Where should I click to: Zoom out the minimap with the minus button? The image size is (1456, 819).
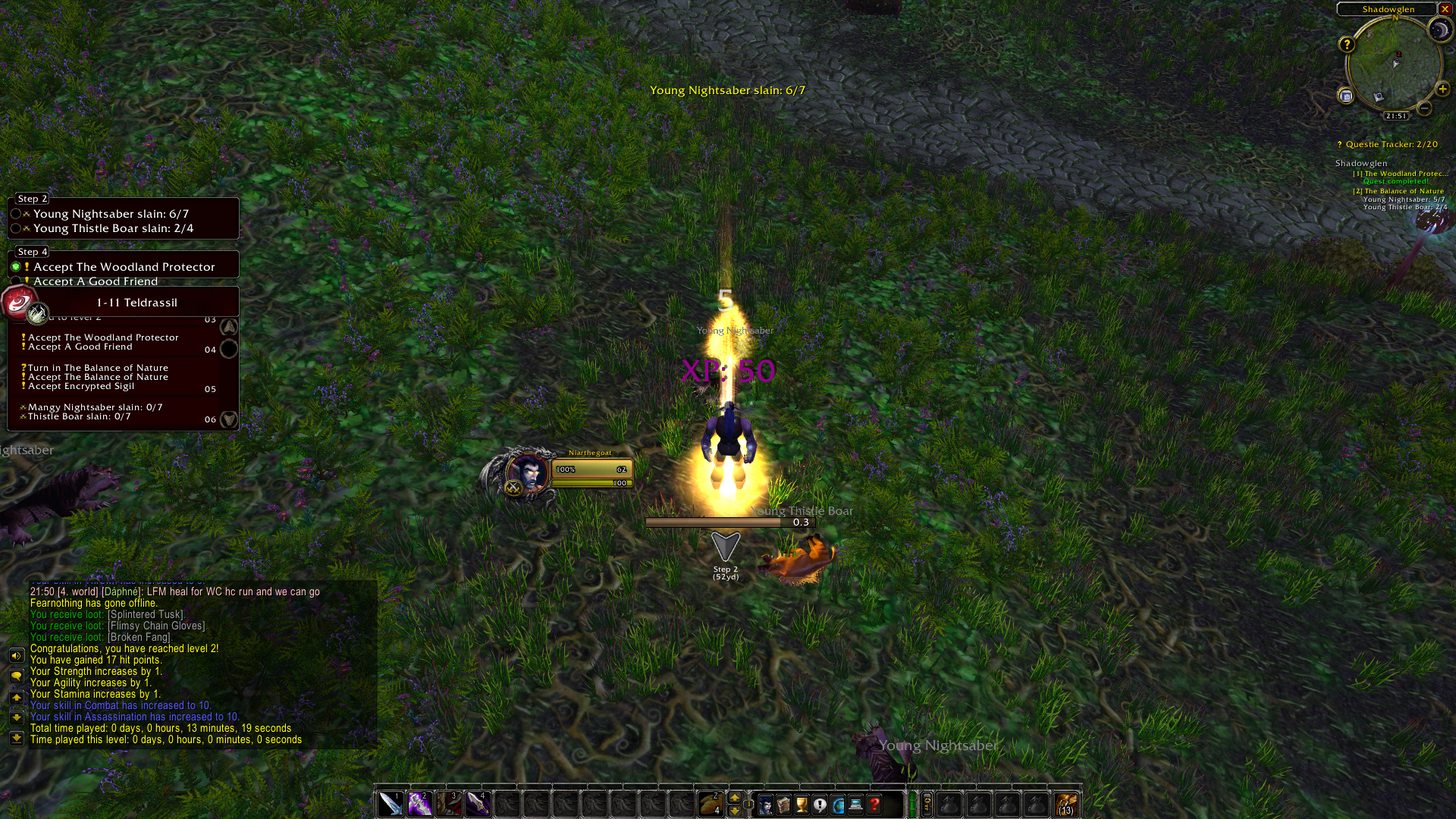tap(1425, 108)
